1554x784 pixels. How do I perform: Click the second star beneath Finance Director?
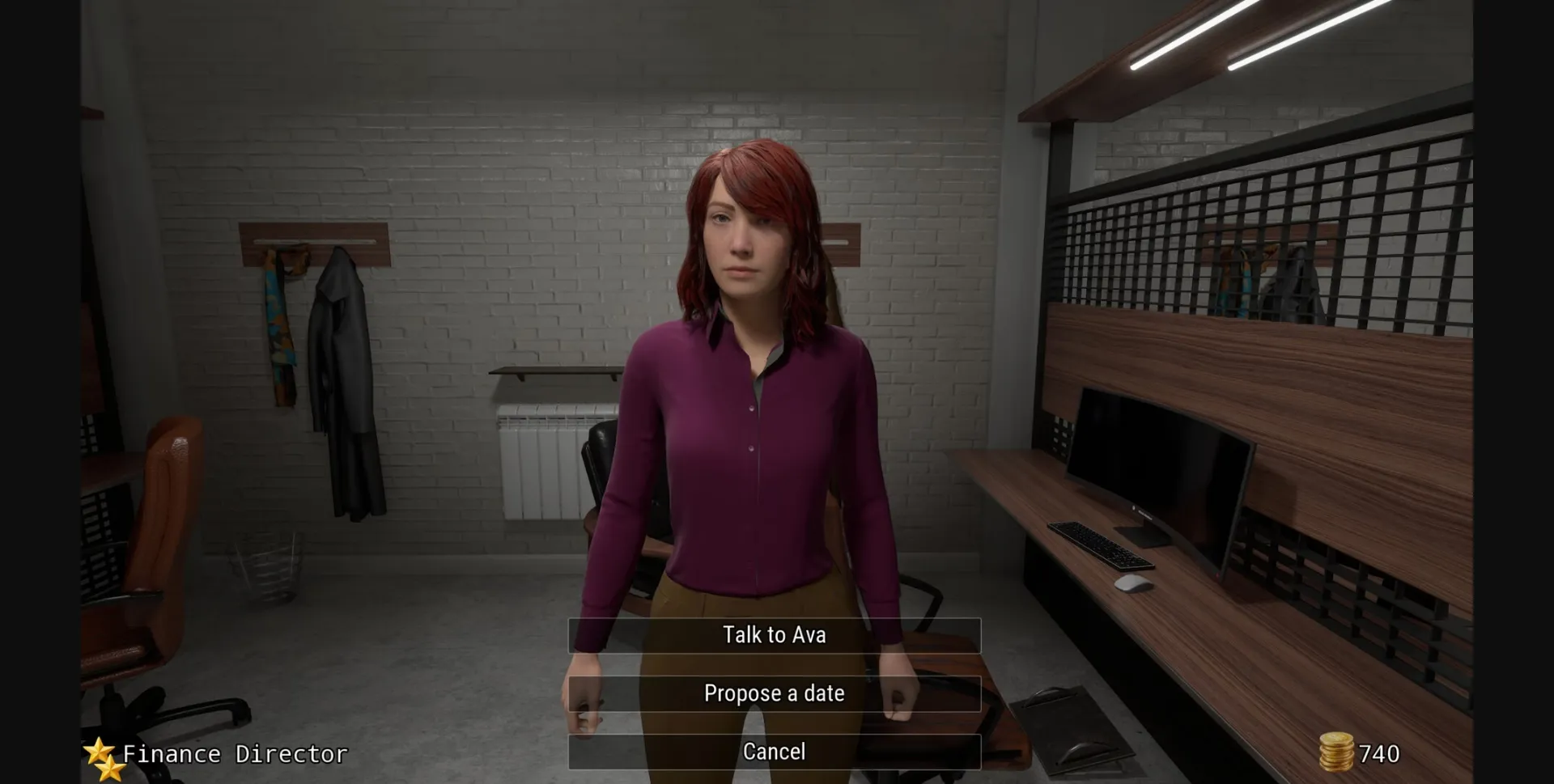pyautogui.click(x=109, y=769)
